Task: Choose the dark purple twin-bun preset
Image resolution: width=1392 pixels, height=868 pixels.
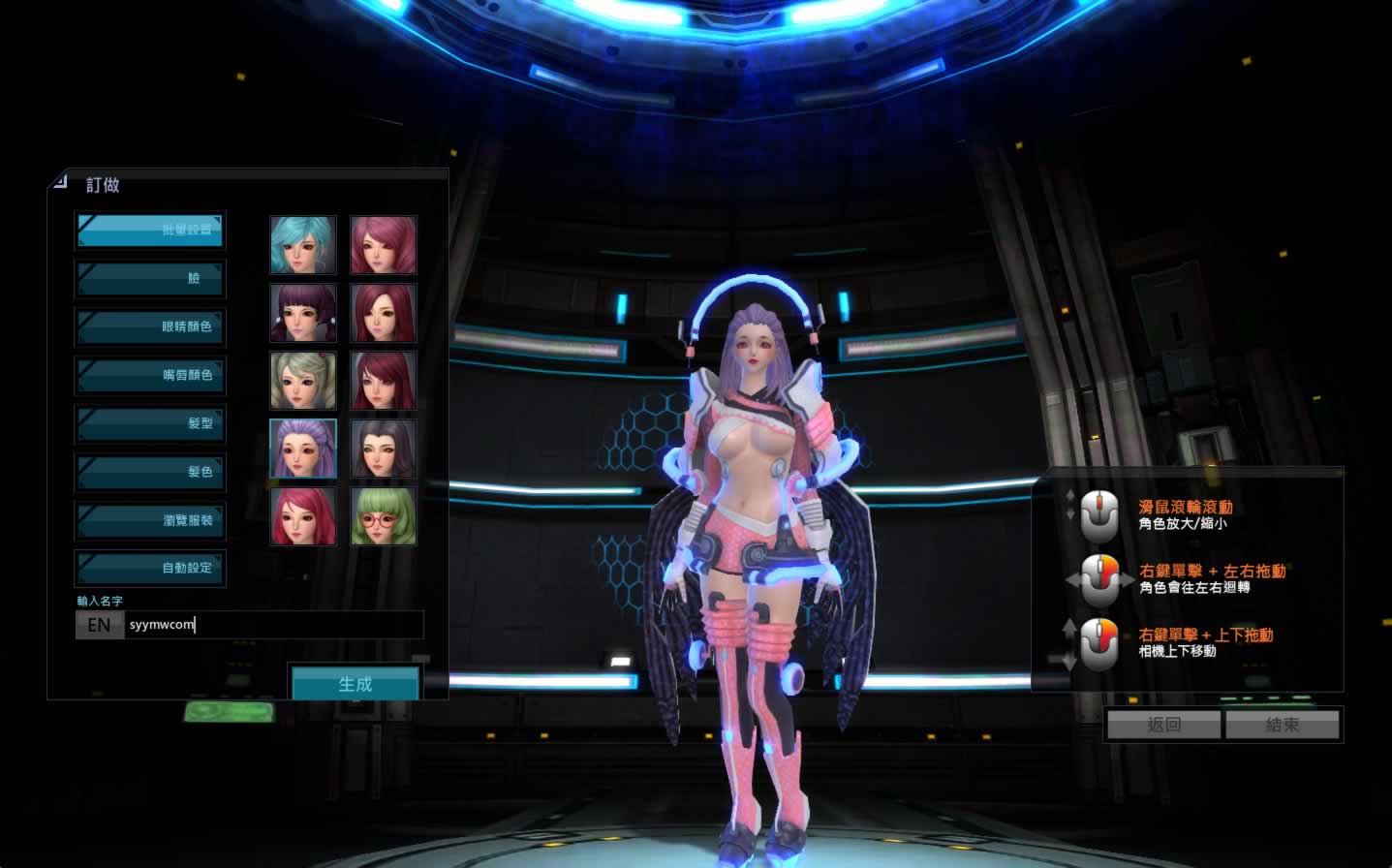Action: click(303, 313)
